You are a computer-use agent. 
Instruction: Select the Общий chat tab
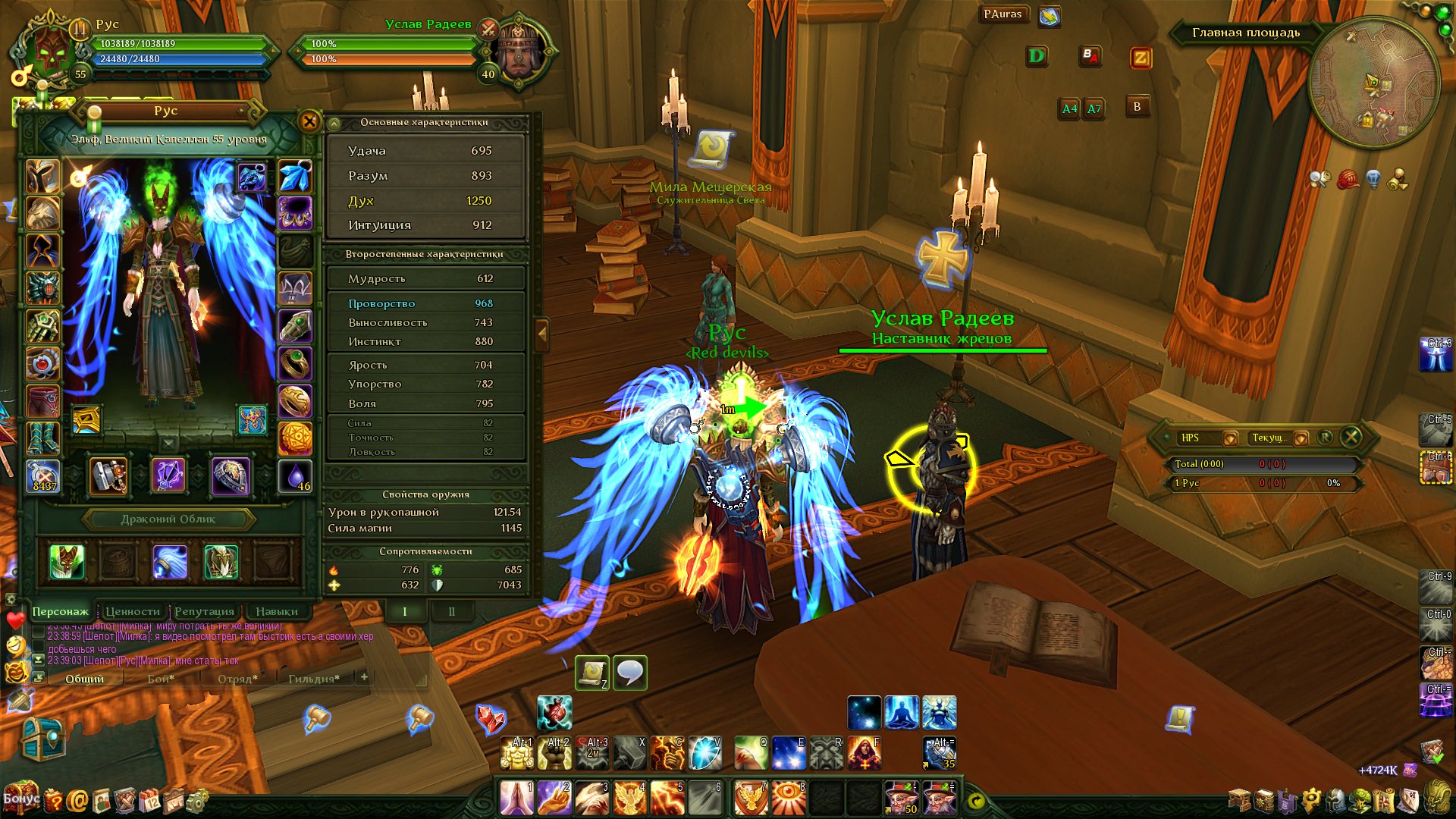click(84, 679)
